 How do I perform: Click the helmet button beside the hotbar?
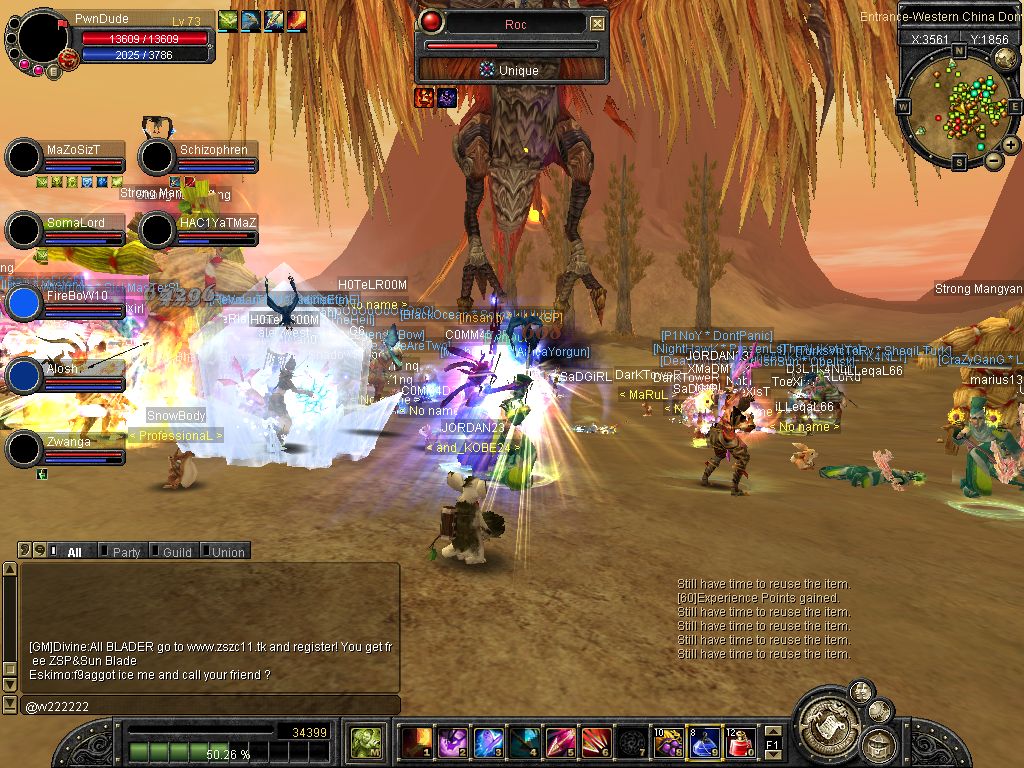click(878, 745)
